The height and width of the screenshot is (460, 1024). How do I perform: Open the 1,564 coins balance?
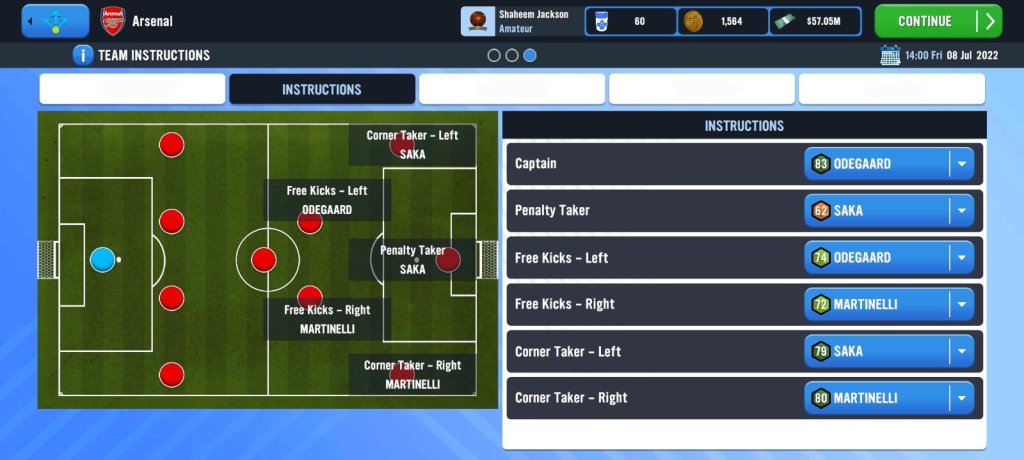722,21
